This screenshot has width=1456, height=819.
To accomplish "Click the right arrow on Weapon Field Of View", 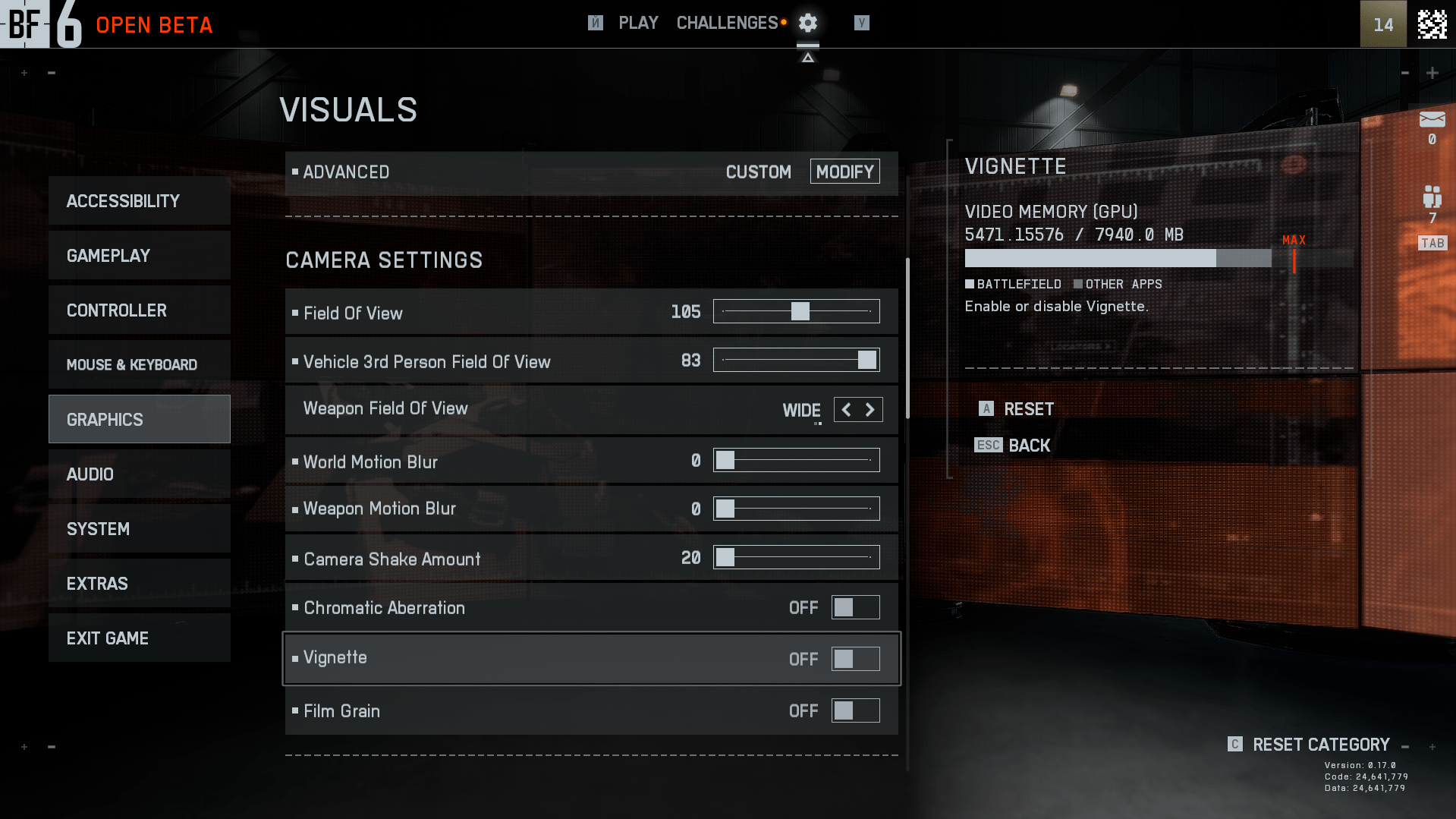I will pyautogui.click(x=871, y=409).
